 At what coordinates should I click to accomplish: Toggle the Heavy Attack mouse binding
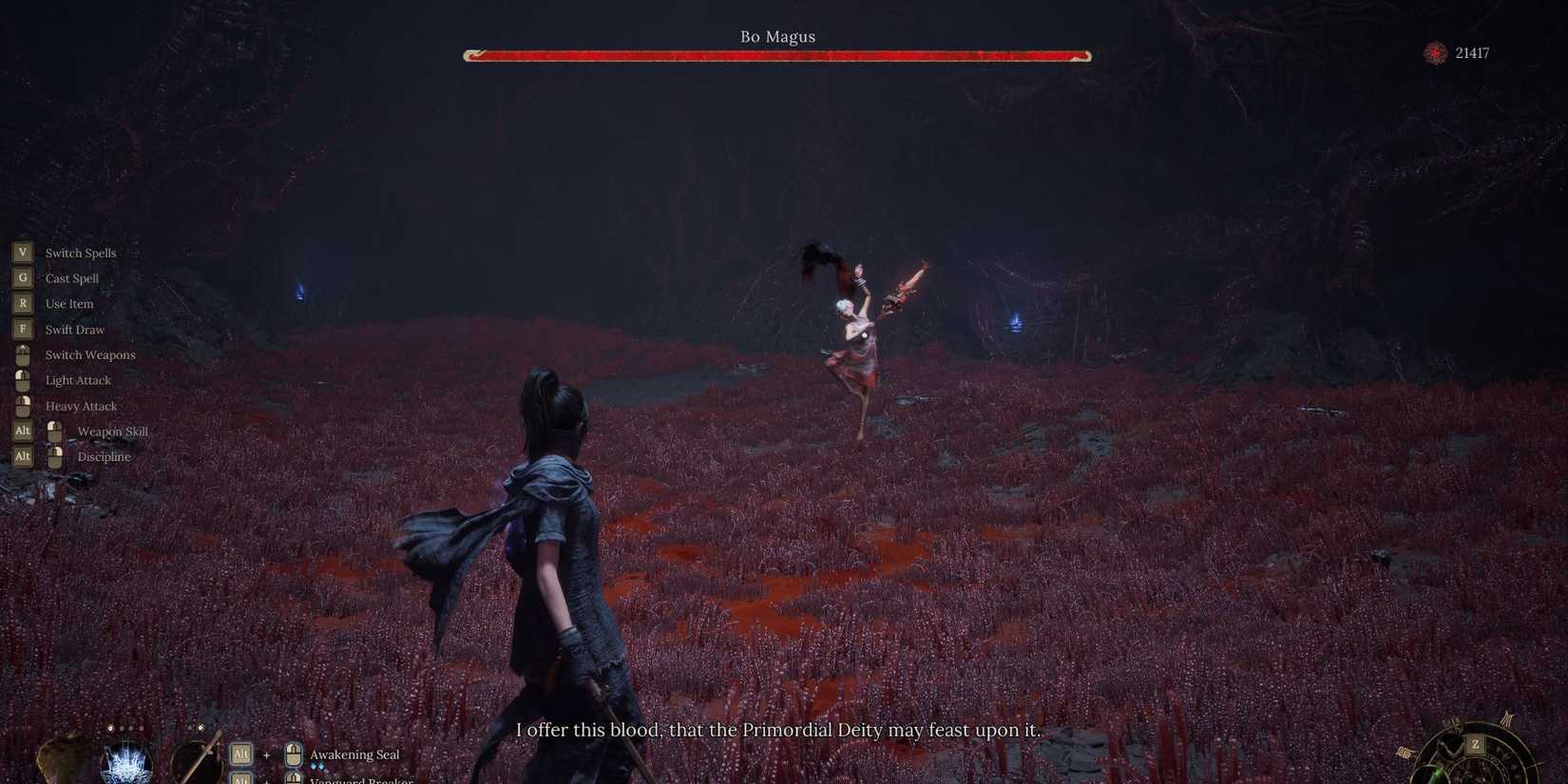23,405
